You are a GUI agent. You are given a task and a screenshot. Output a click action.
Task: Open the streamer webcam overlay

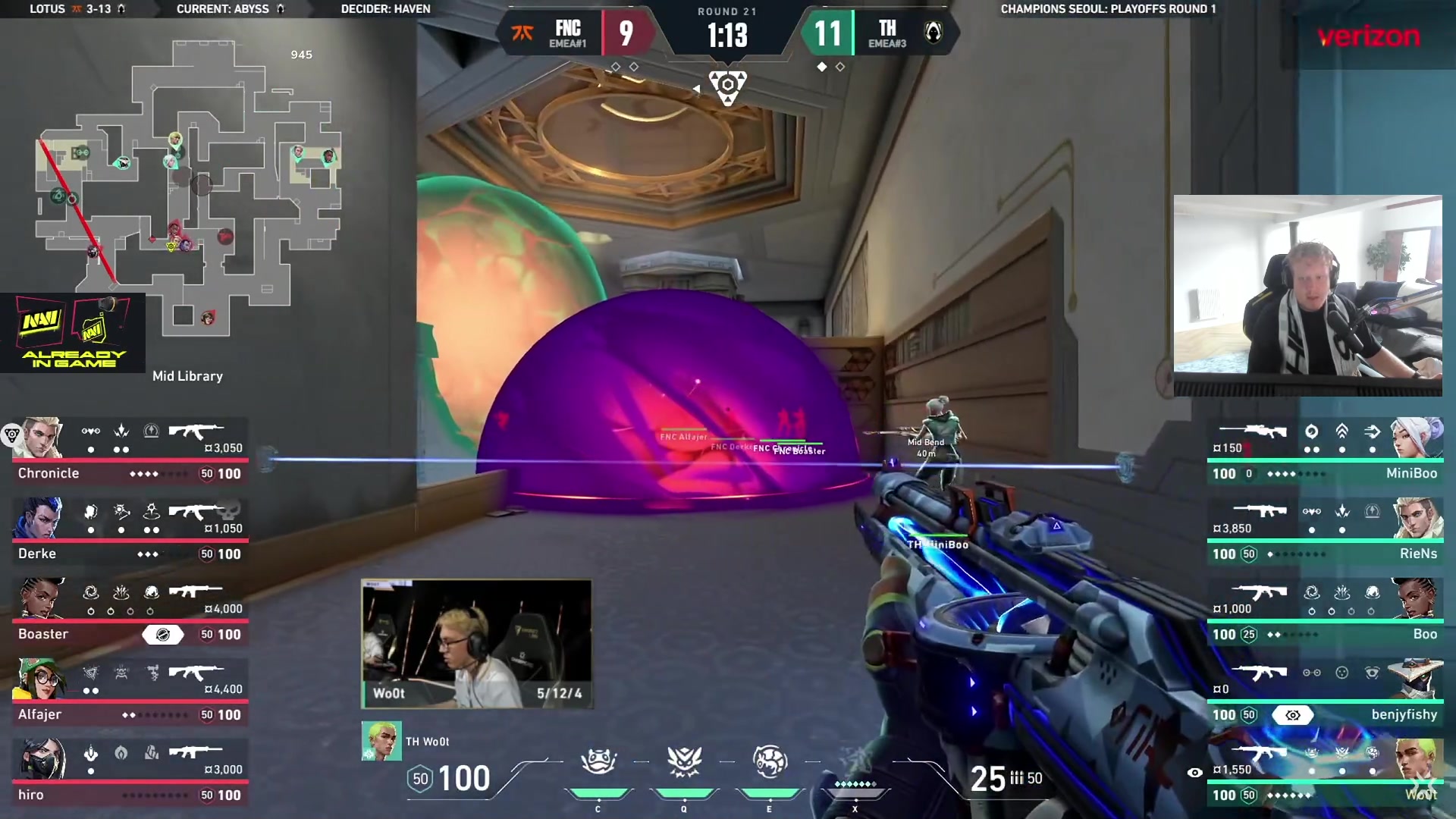coord(1307,295)
